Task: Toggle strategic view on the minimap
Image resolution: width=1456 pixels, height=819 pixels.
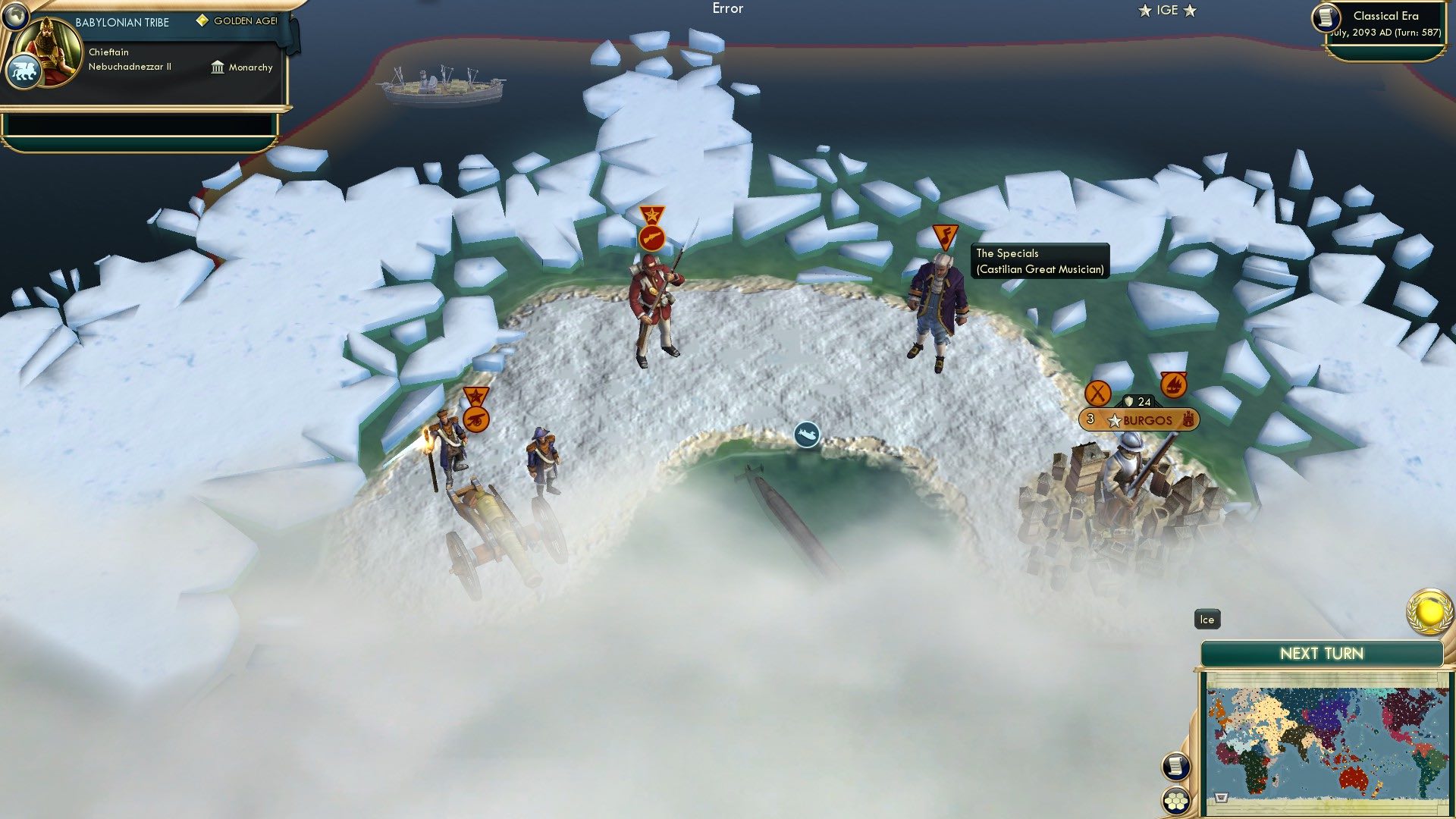Action: pyautogui.click(x=1220, y=797)
